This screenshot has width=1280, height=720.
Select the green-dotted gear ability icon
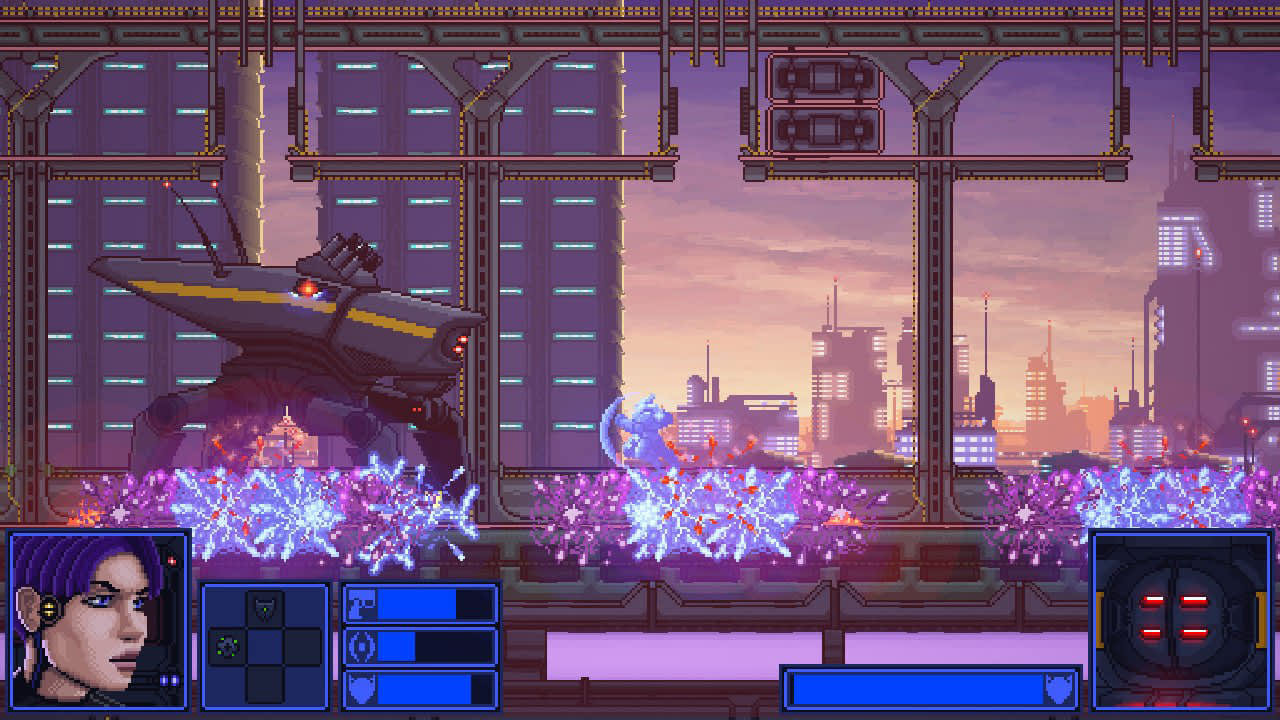[x=227, y=646]
